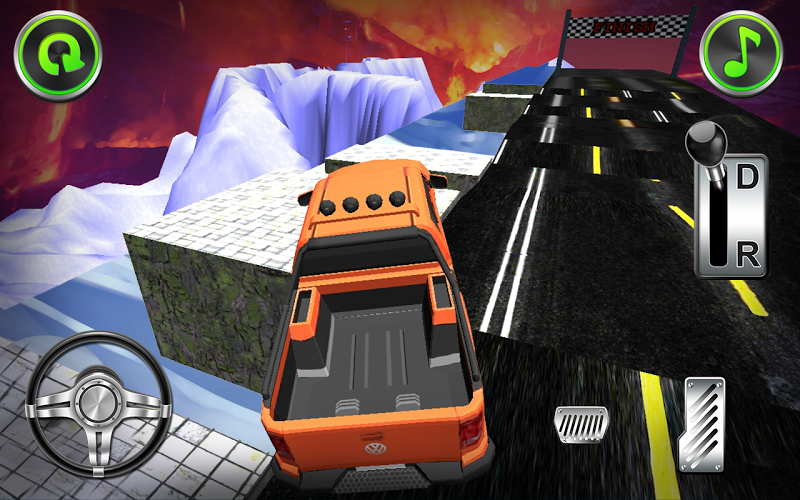The height and width of the screenshot is (500, 800).
Task: Tap the steering wheel control
Action: click(x=96, y=403)
